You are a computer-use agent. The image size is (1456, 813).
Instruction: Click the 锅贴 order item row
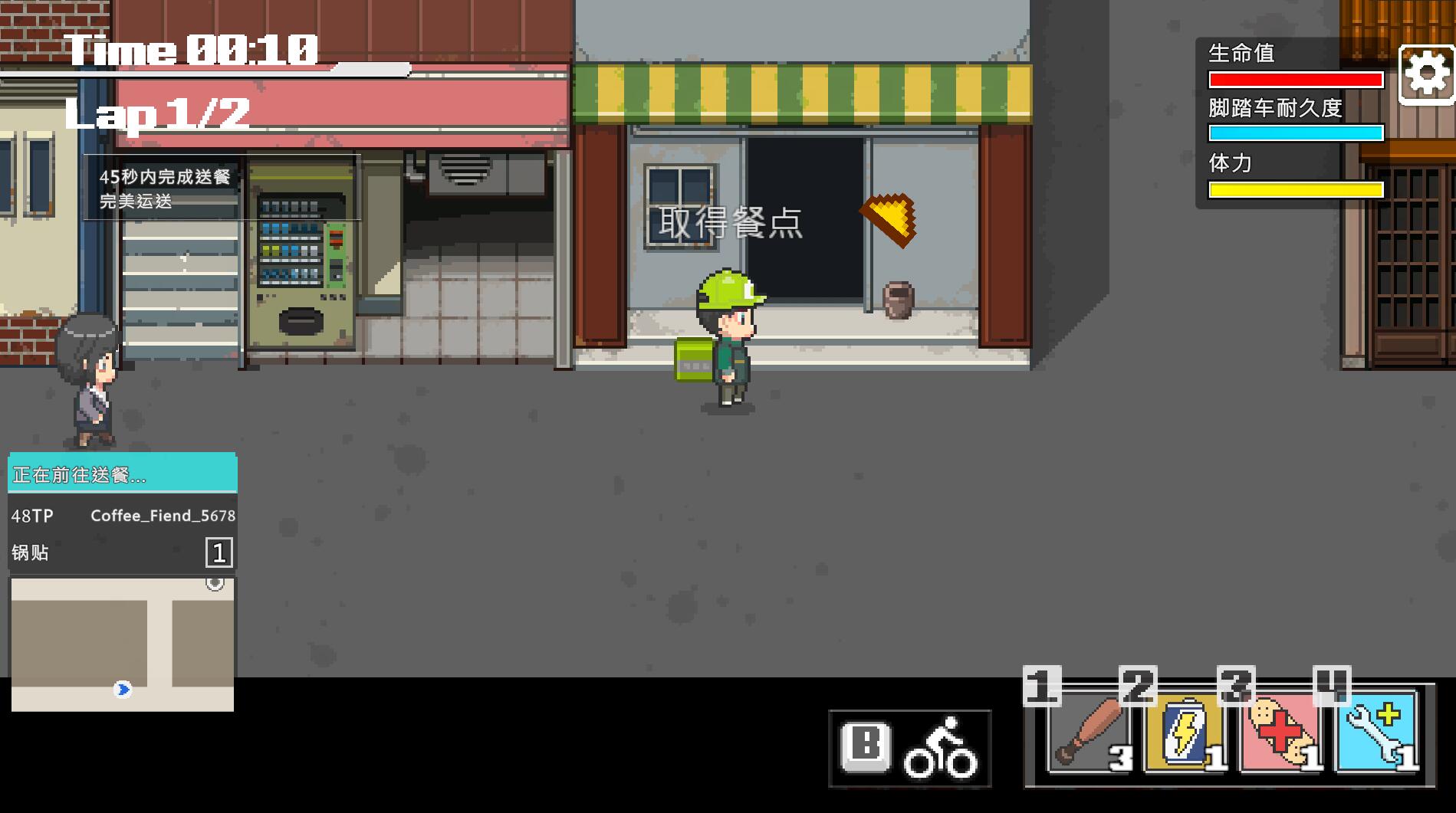pos(123,552)
